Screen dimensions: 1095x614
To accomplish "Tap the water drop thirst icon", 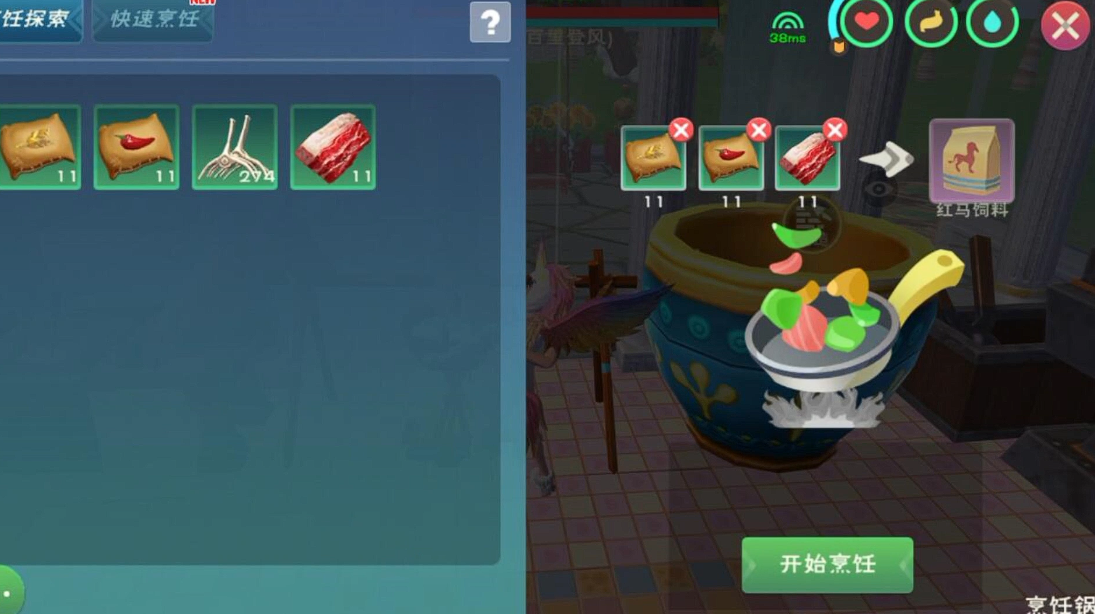I will click(993, 24).
